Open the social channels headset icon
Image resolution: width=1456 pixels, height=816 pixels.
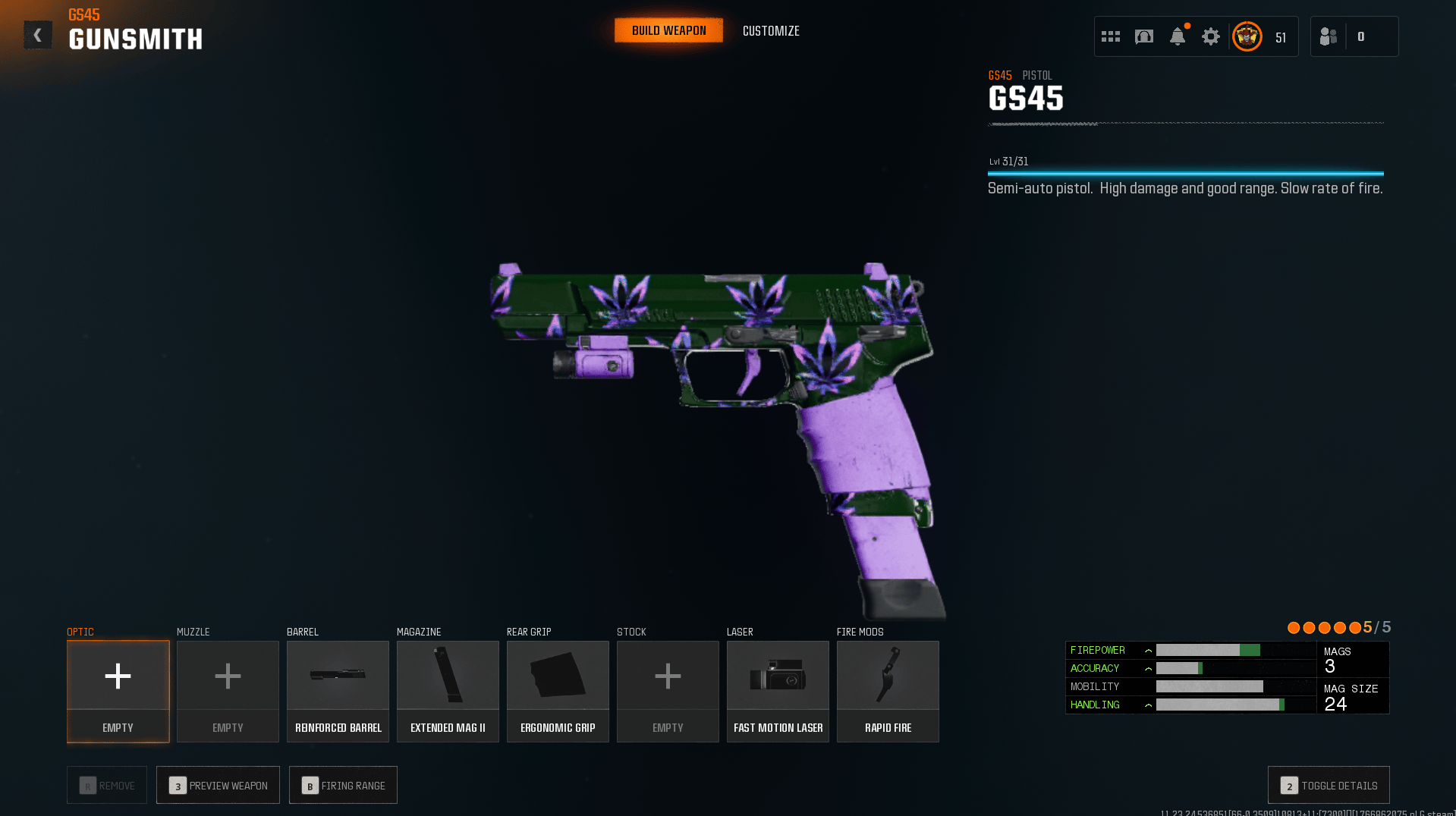(x=1143, y=36)
